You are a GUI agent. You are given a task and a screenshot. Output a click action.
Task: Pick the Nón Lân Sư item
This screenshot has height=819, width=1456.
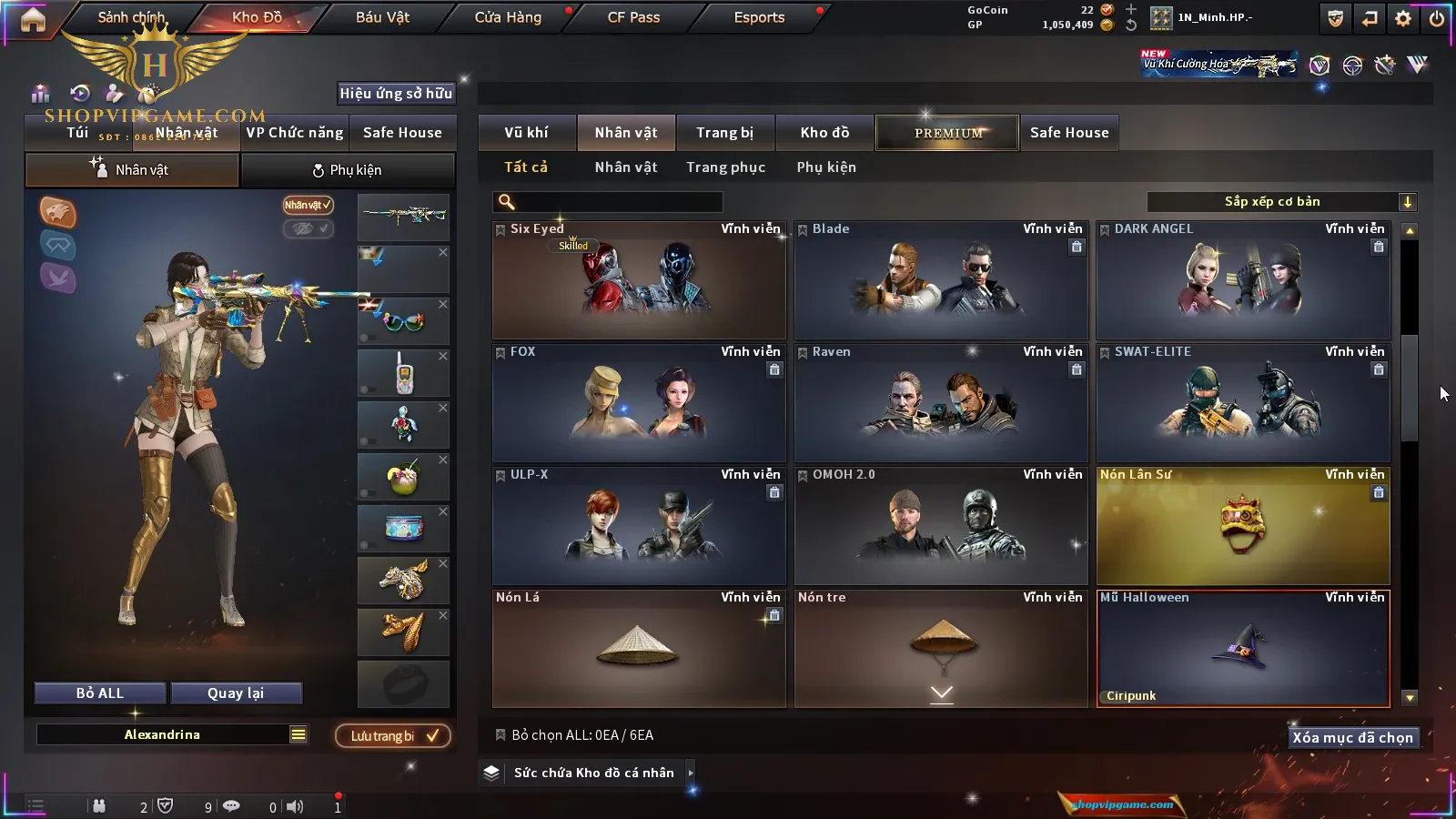1243,526
